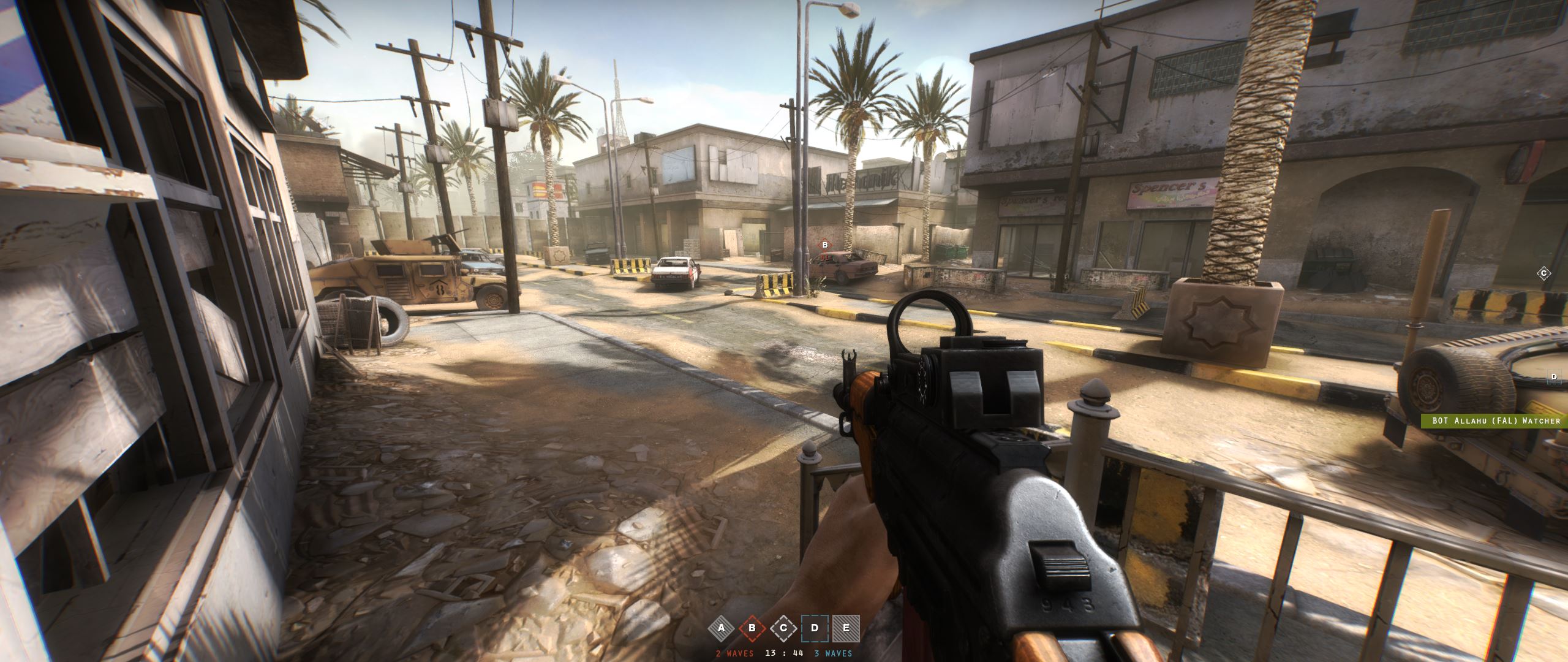Screen dimensions: 1568x662
Task: Click the floating B objective marker on the street
Action: click(825, 245)
